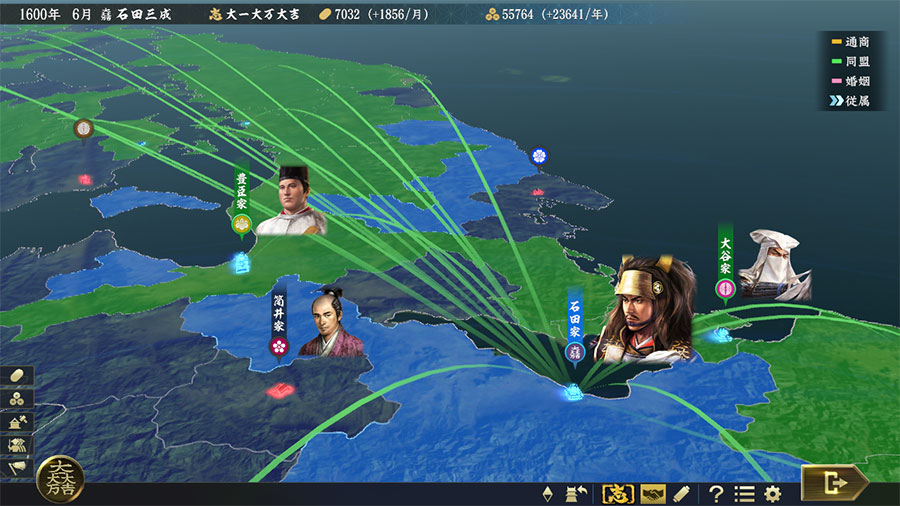Select the soldiers troop icon
Image resolution: width=900 pixels, height=506 pixels.
19,445
